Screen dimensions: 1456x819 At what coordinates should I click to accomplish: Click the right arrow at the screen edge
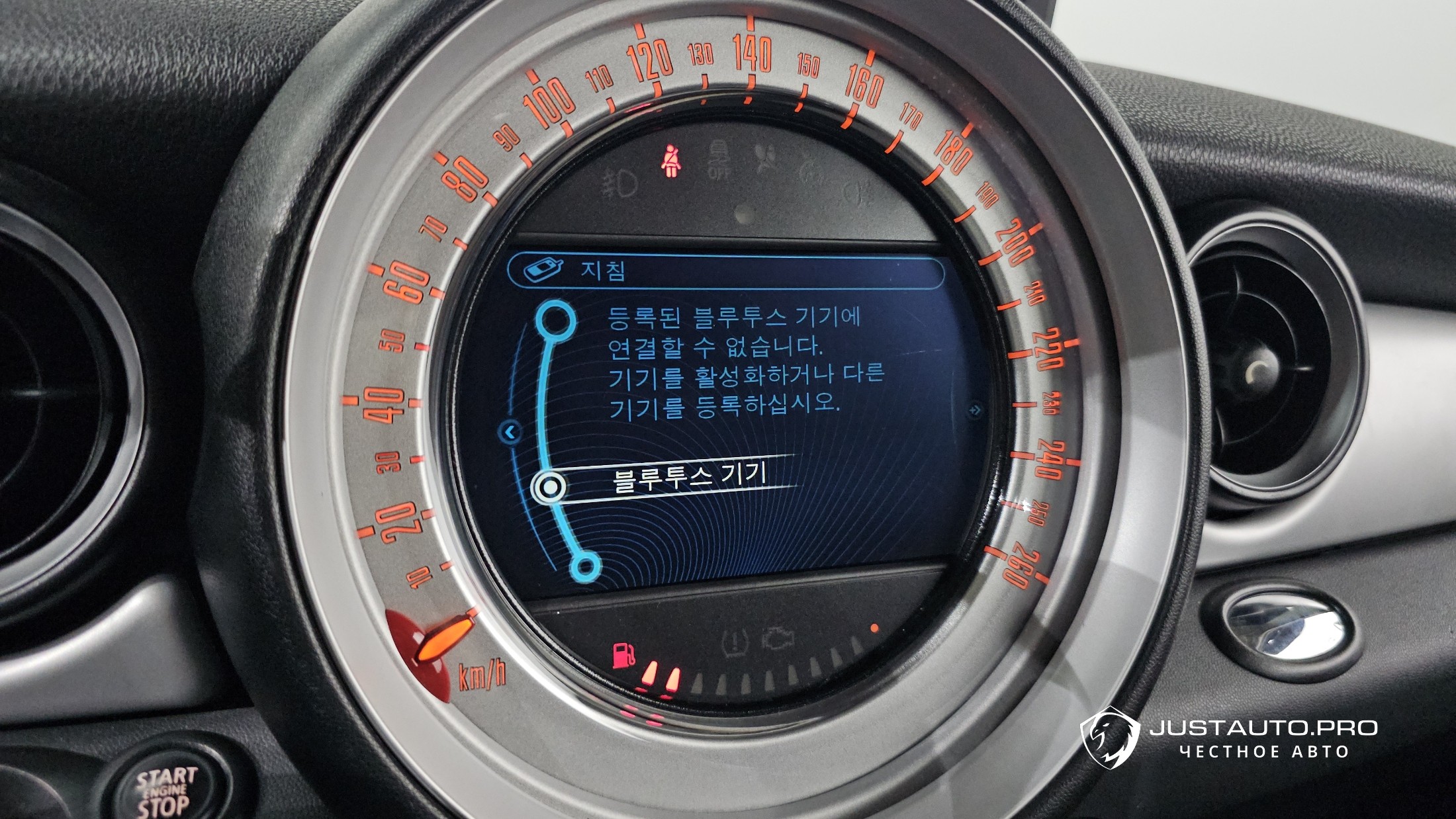974,410
